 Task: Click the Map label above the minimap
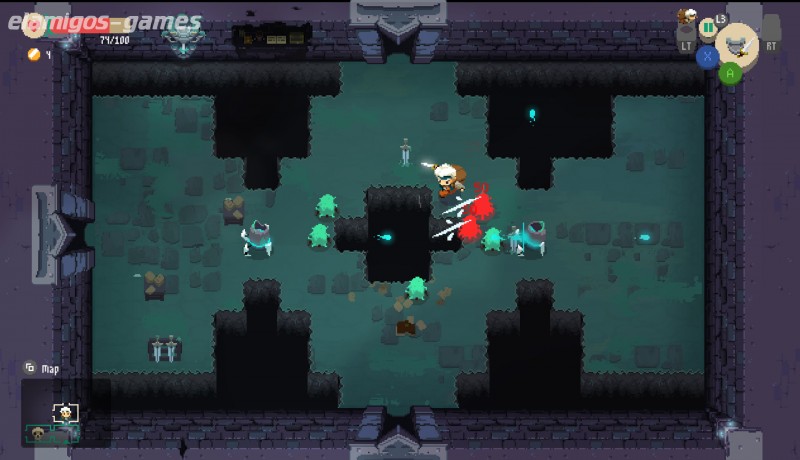tap(49, 369)
